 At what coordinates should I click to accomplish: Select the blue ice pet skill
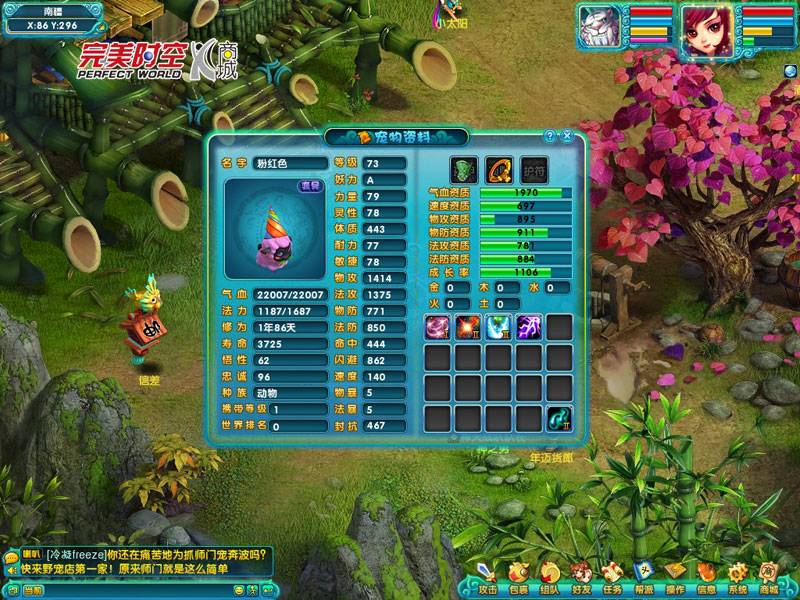(x=499, y=327)
